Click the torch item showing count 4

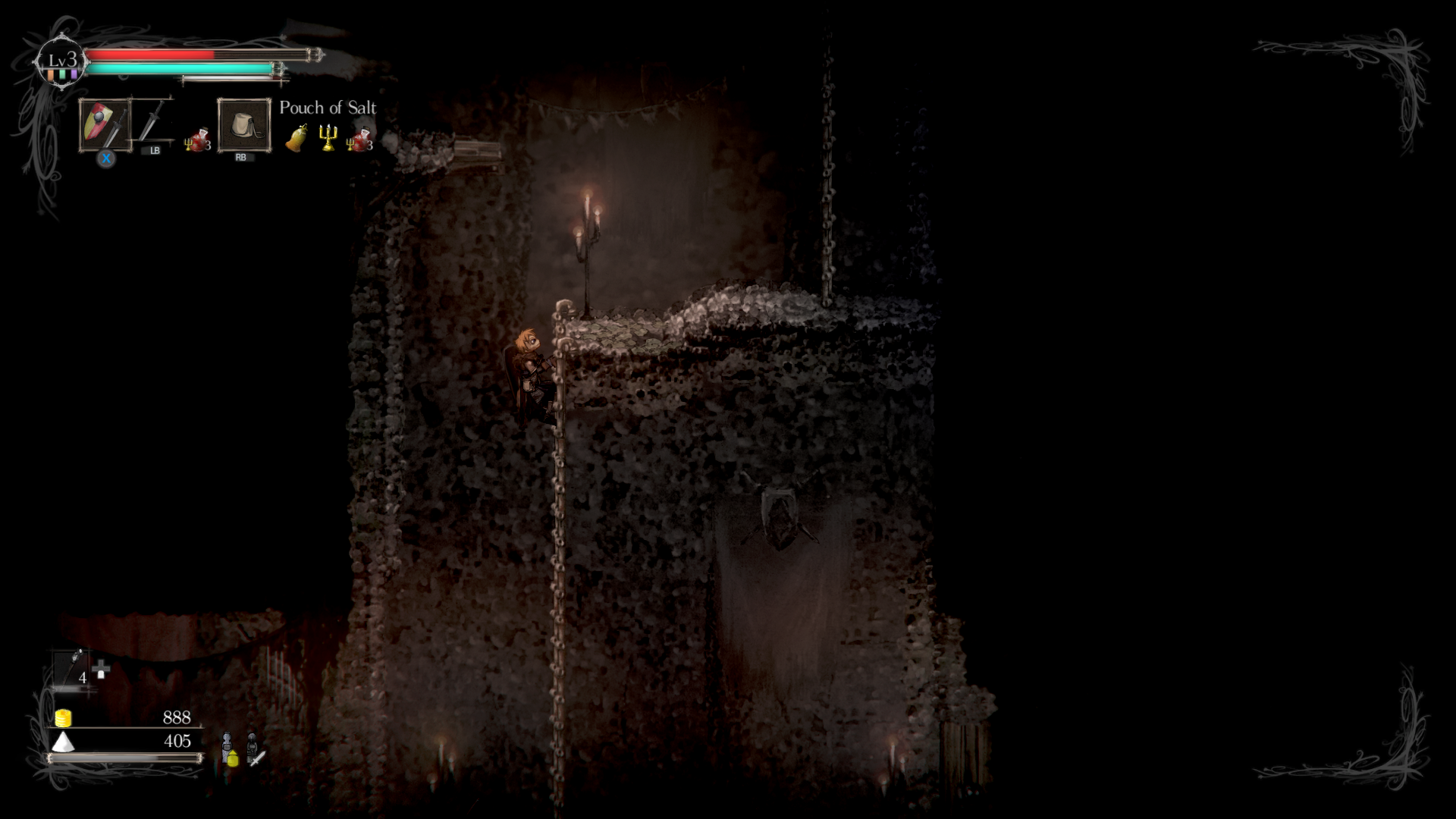tap(69, 664)
